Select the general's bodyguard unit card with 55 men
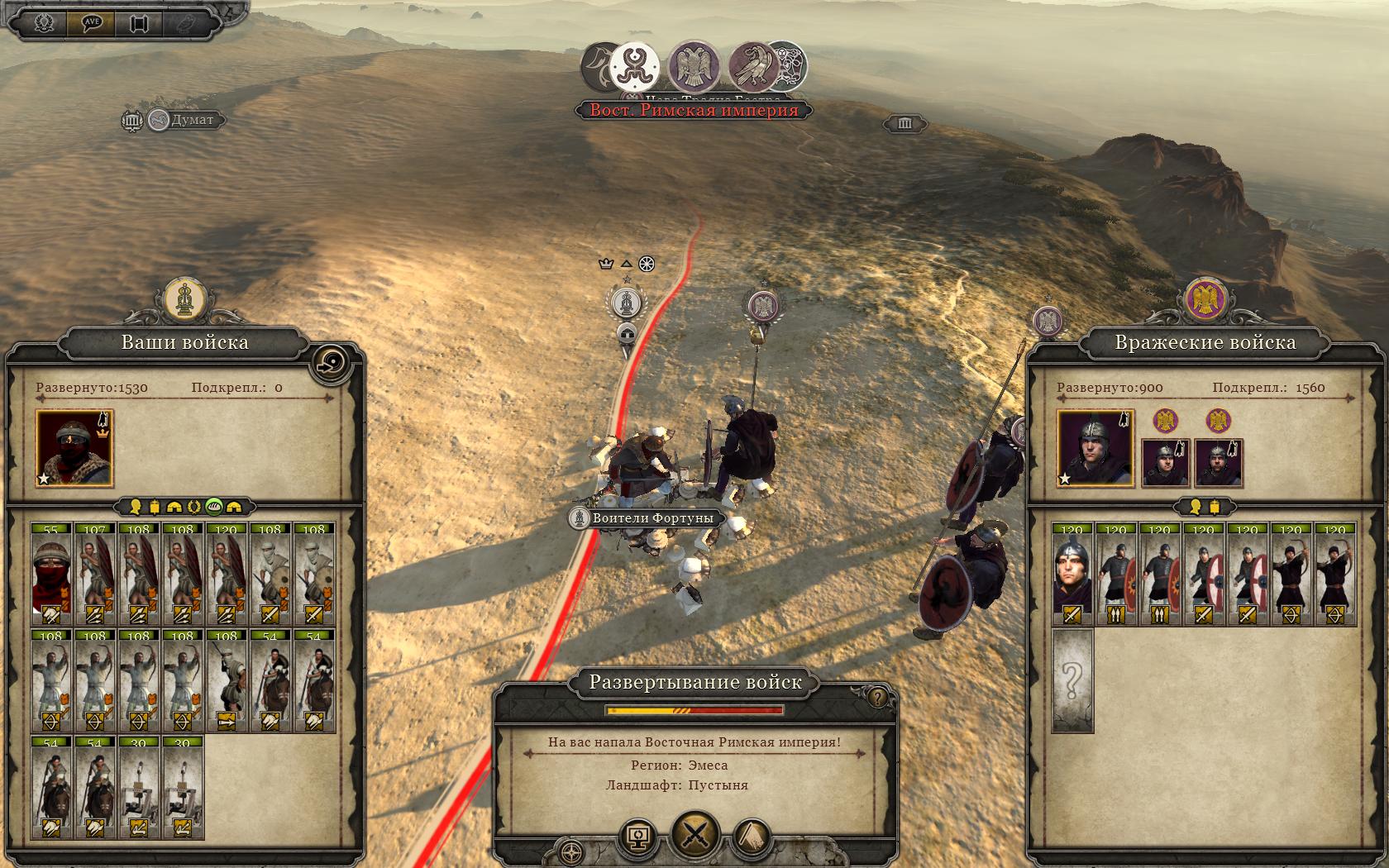The height and width of the screenshot is (868, 1389). [51, 574]
